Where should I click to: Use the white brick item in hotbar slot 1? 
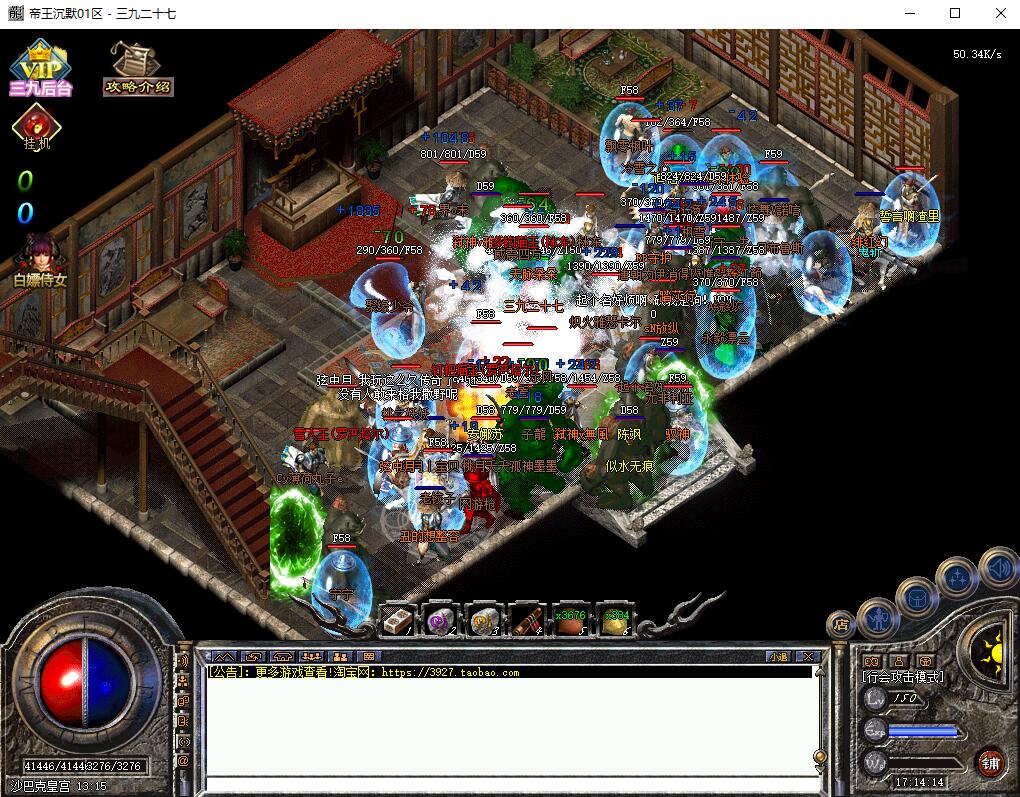(x=397, y=621)
